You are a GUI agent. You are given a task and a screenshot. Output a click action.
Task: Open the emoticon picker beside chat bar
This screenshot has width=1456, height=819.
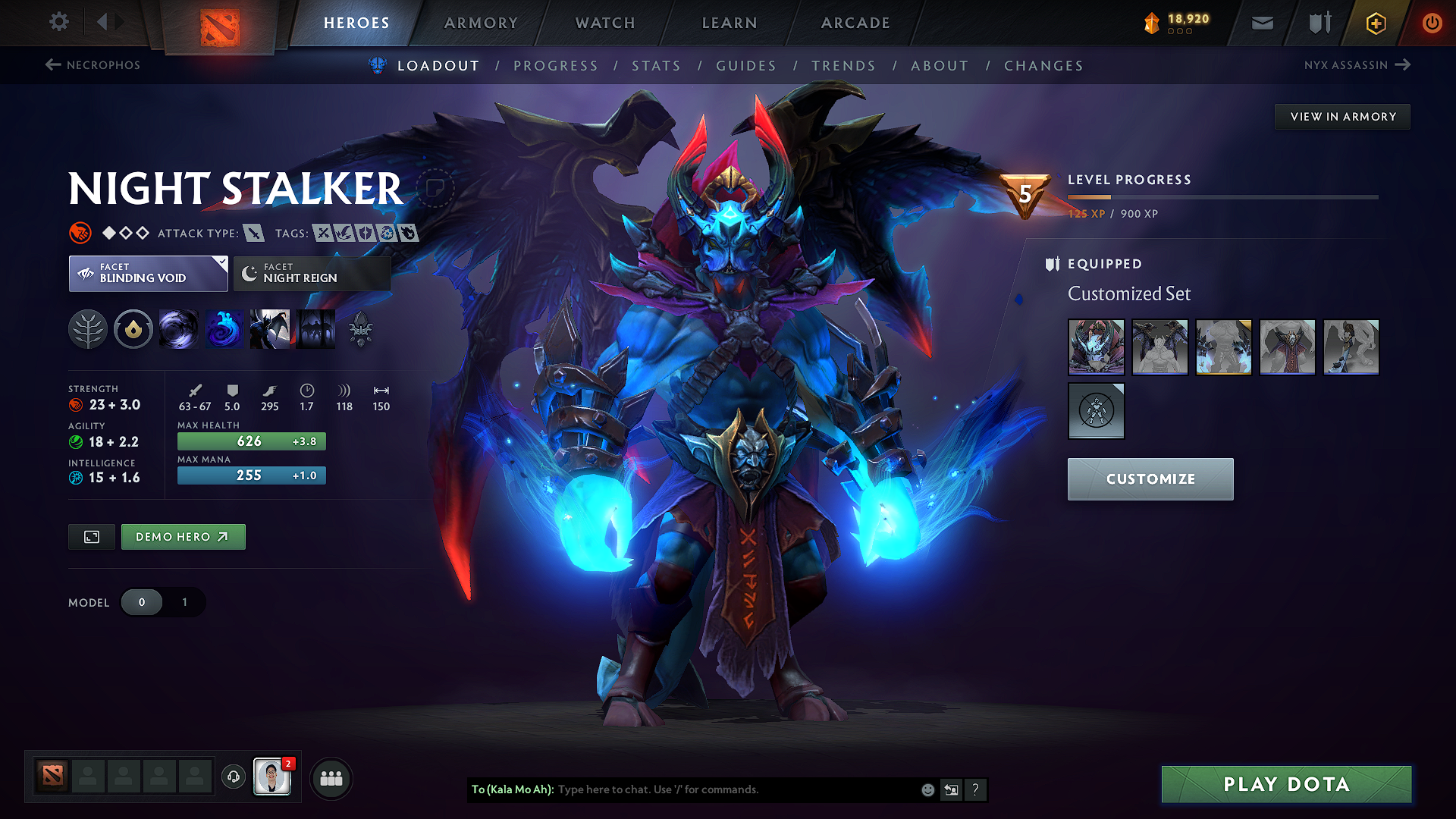click(927, 789)
